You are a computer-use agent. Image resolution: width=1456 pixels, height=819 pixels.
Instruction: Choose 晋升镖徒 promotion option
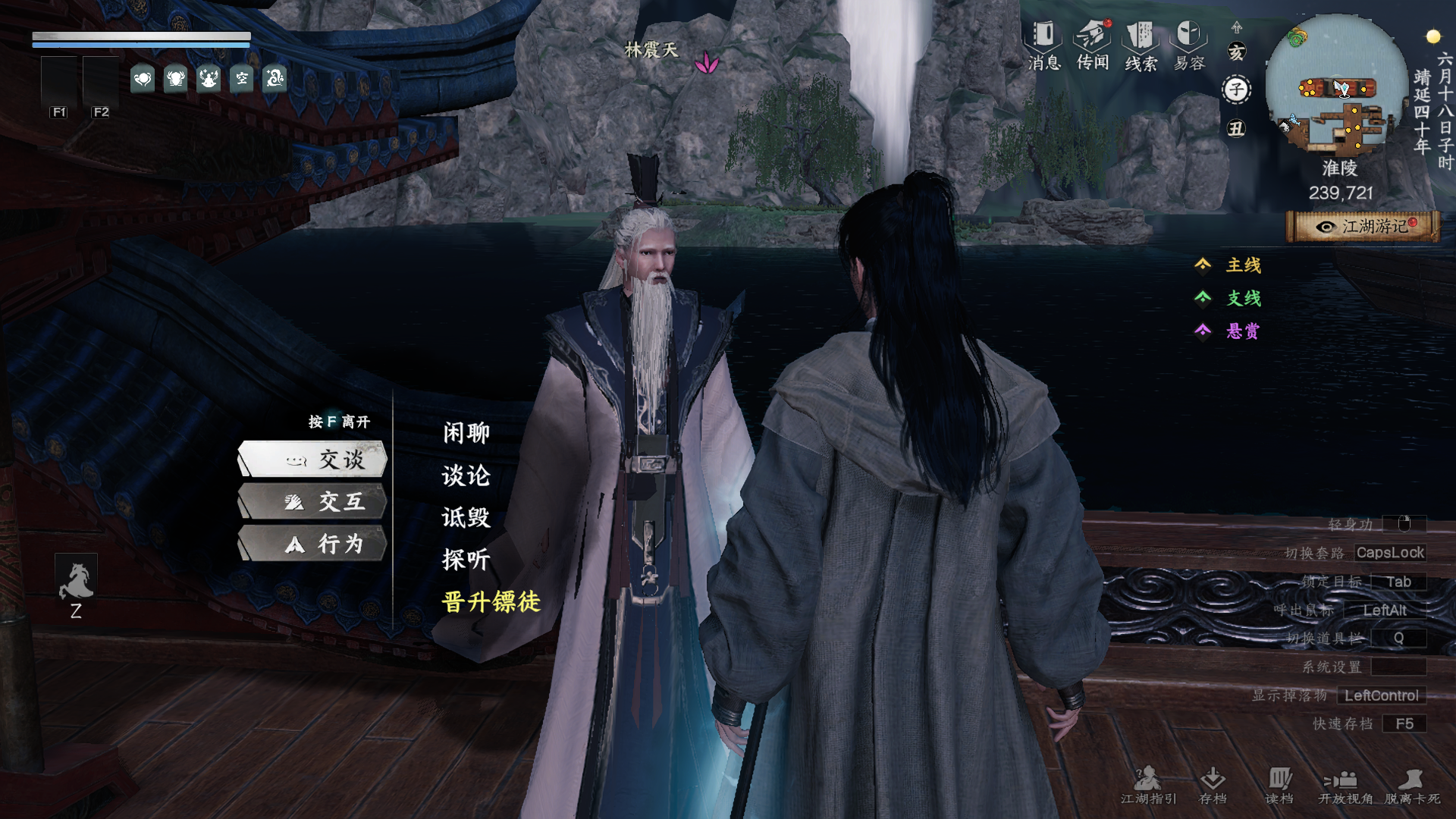pyautogui.click(x=491, y=602)
